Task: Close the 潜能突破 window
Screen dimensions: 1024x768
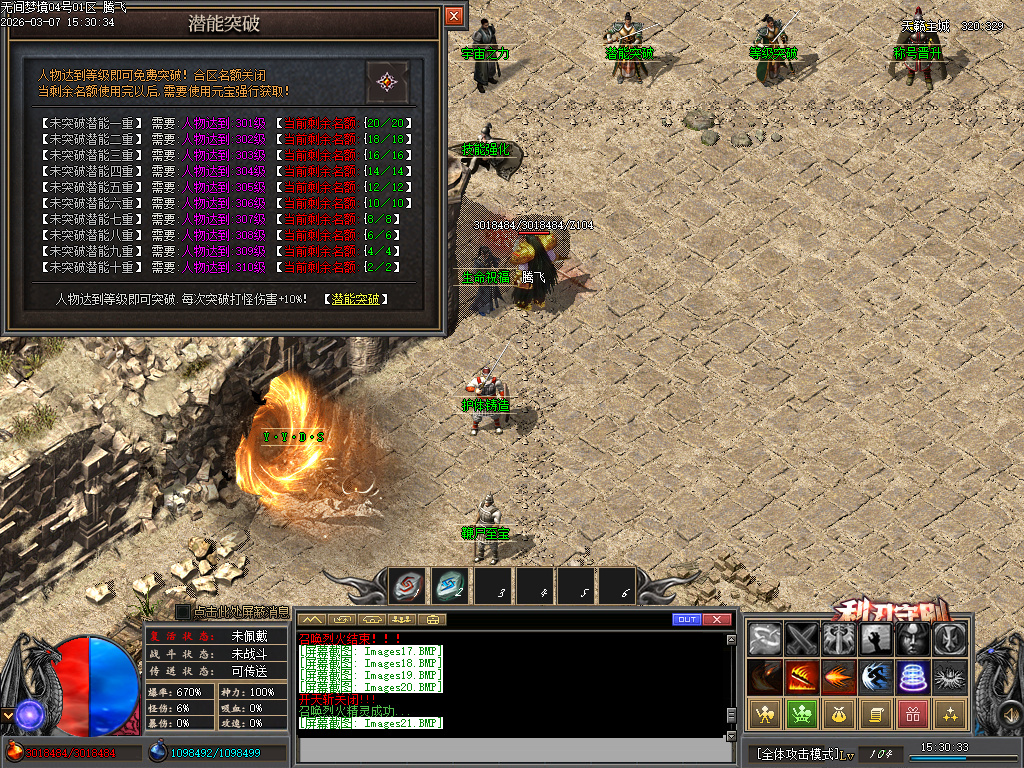Action: [454, 17]
